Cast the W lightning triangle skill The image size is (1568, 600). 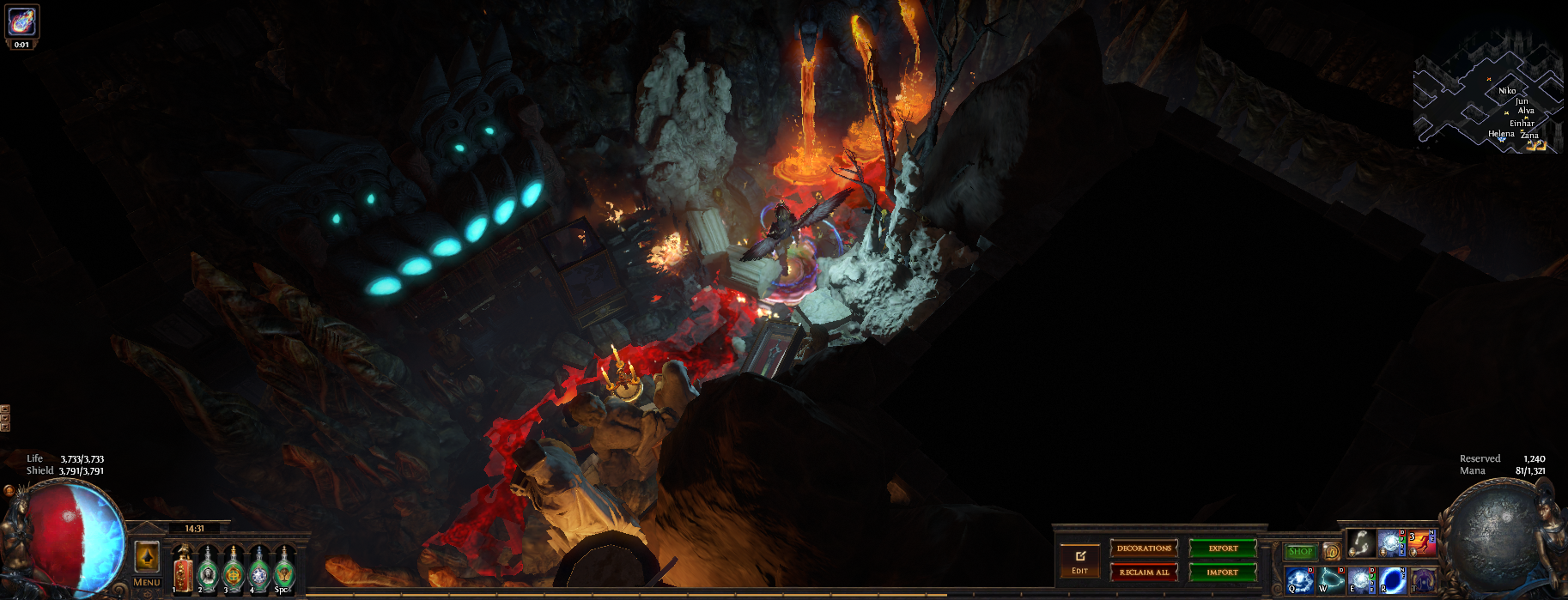click(1331, 579)
